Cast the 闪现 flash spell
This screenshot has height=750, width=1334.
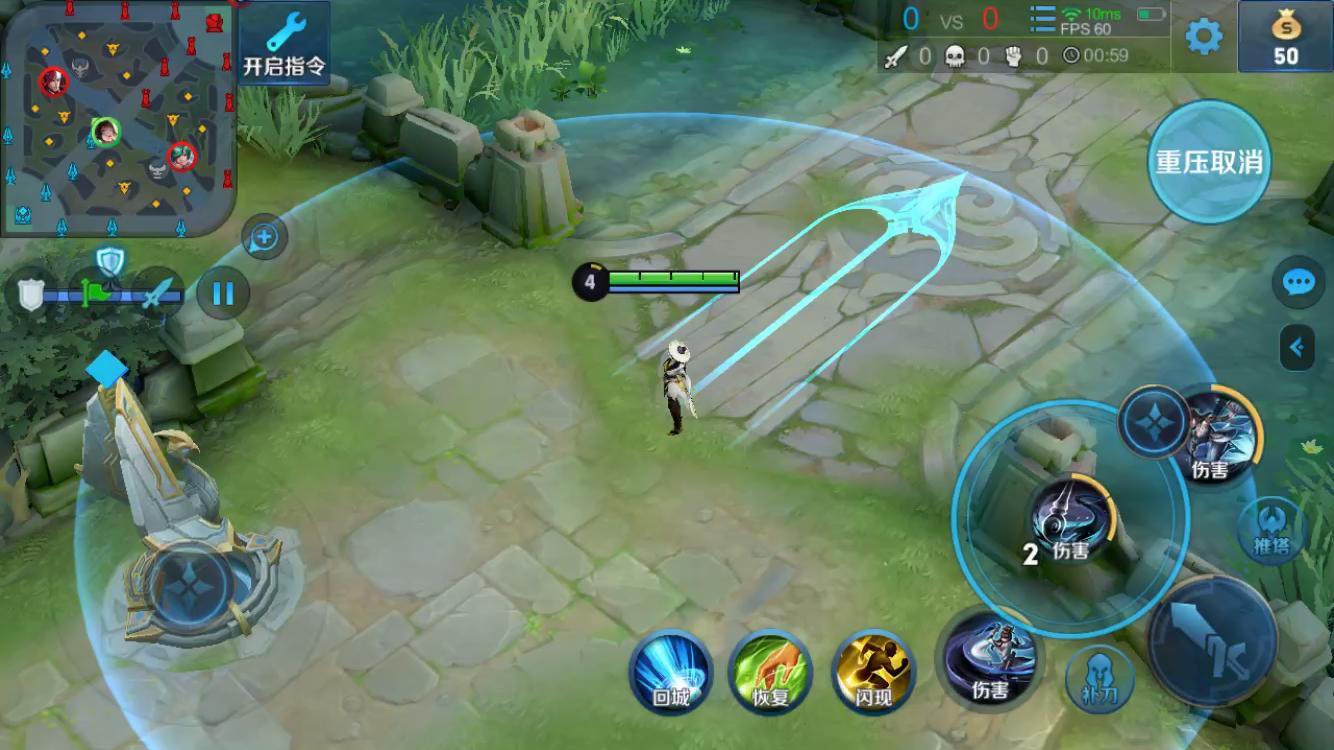click(874, 671)
